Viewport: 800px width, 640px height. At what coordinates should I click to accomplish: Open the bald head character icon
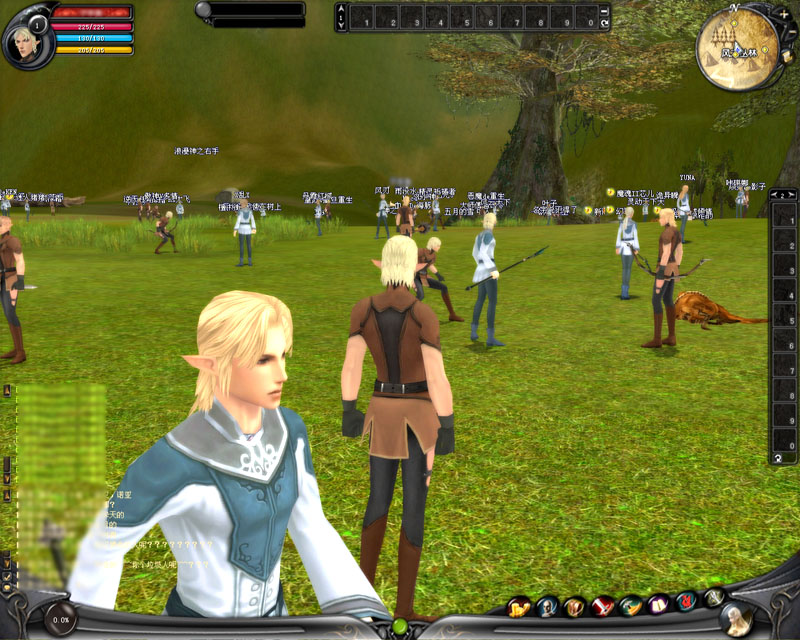547,606
